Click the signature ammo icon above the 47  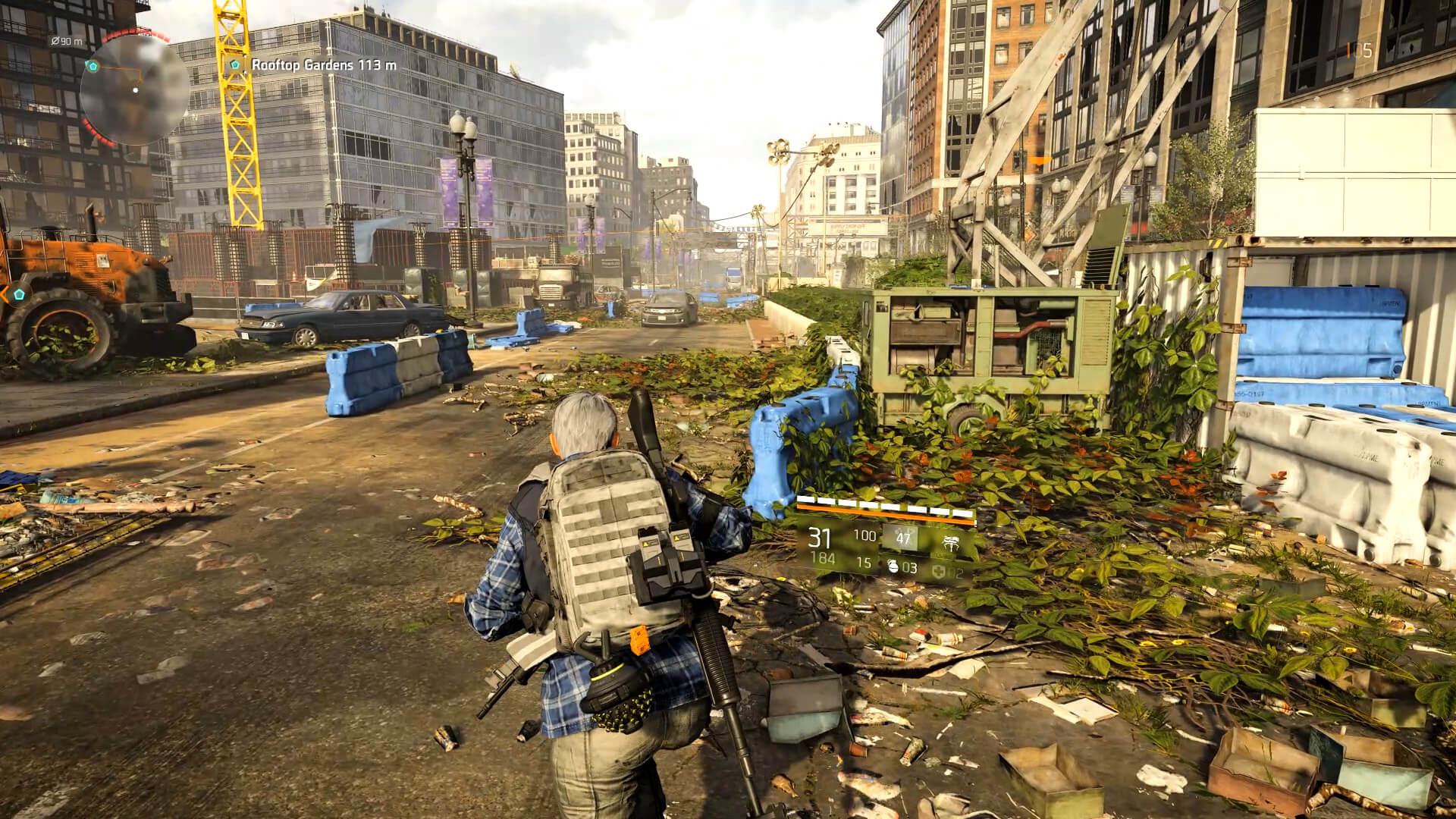[x=904, y=531]
